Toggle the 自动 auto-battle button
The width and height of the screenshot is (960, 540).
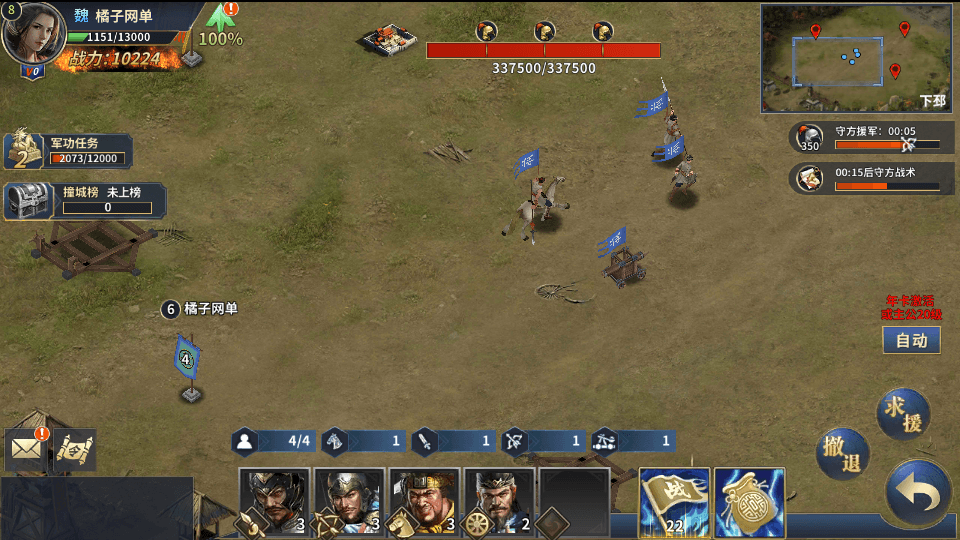911,340
